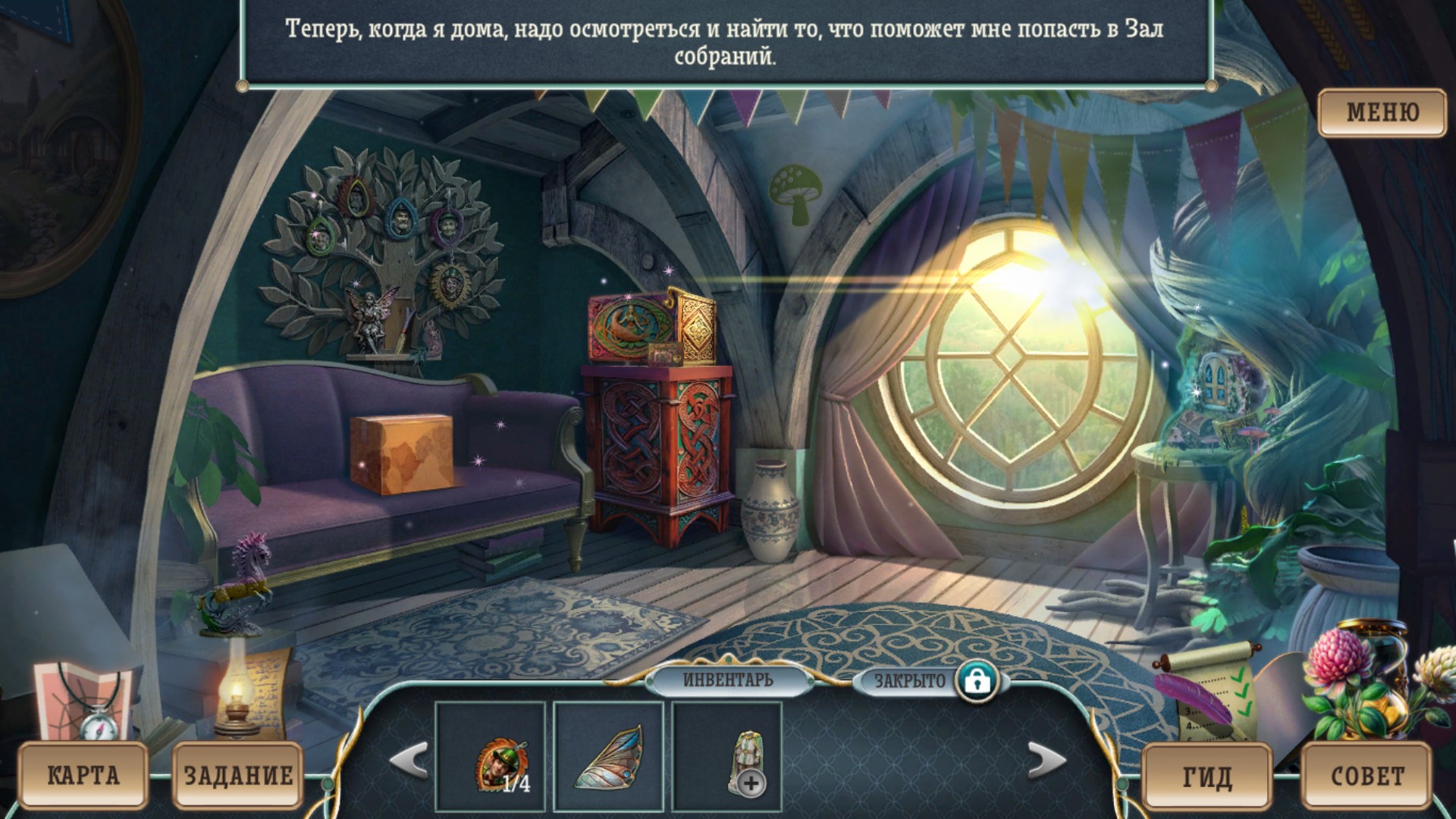Toggle the inventory padlock icon
Screen dimensions: 1456x819
click(977, 680)
